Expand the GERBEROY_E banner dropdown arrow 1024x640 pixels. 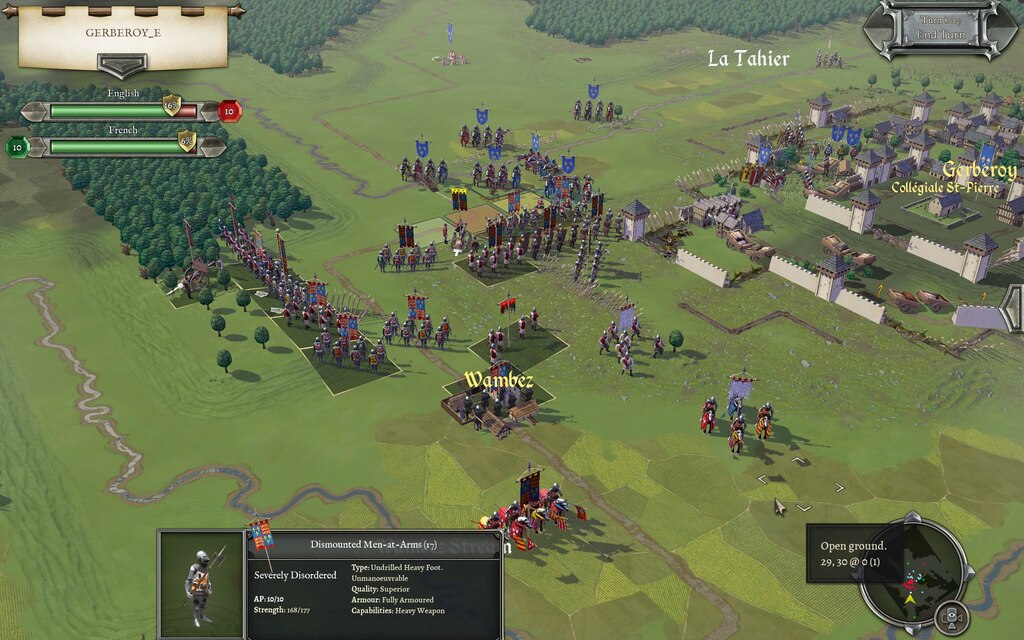point(122,66)
